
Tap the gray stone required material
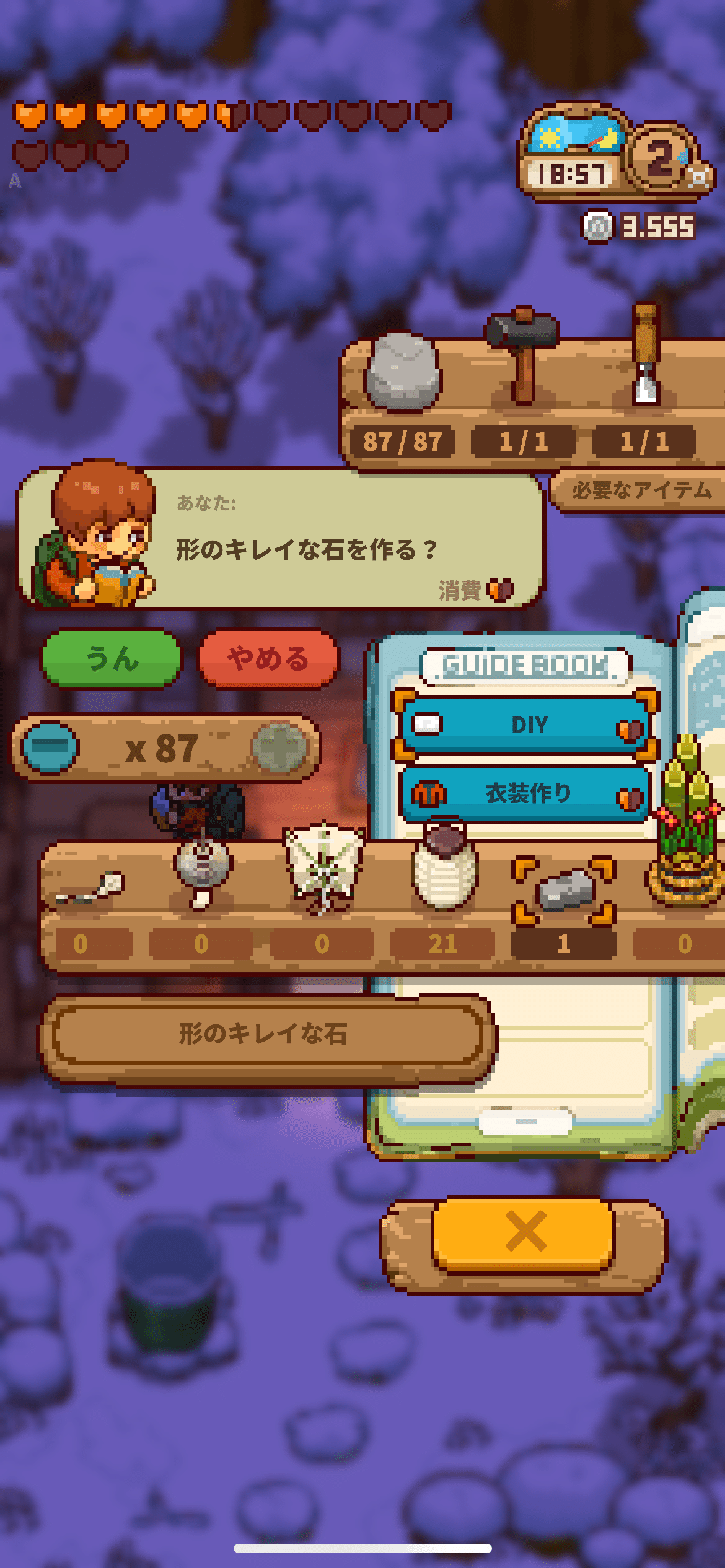403,373
